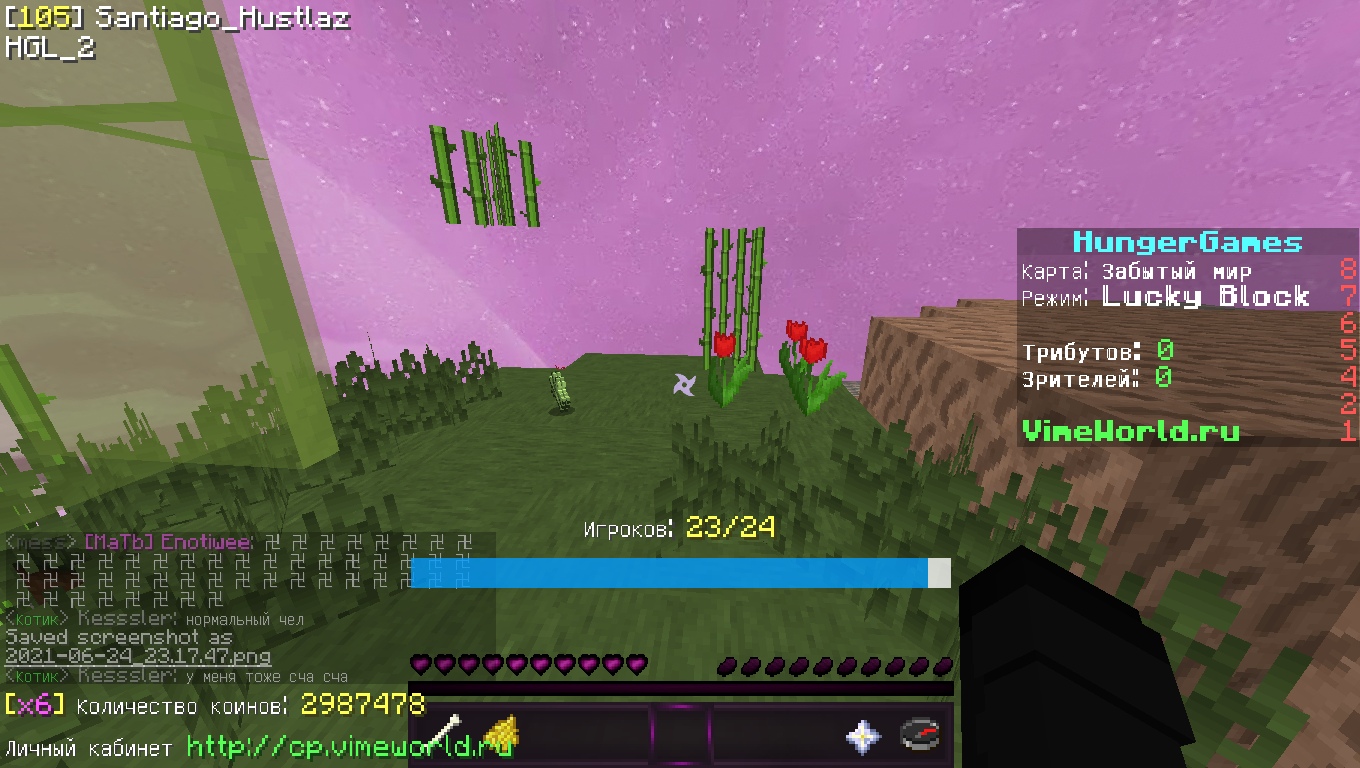Click the blue Игроков 23/24 progress bar
The image size is (1360, 768).
click(670, 573)
